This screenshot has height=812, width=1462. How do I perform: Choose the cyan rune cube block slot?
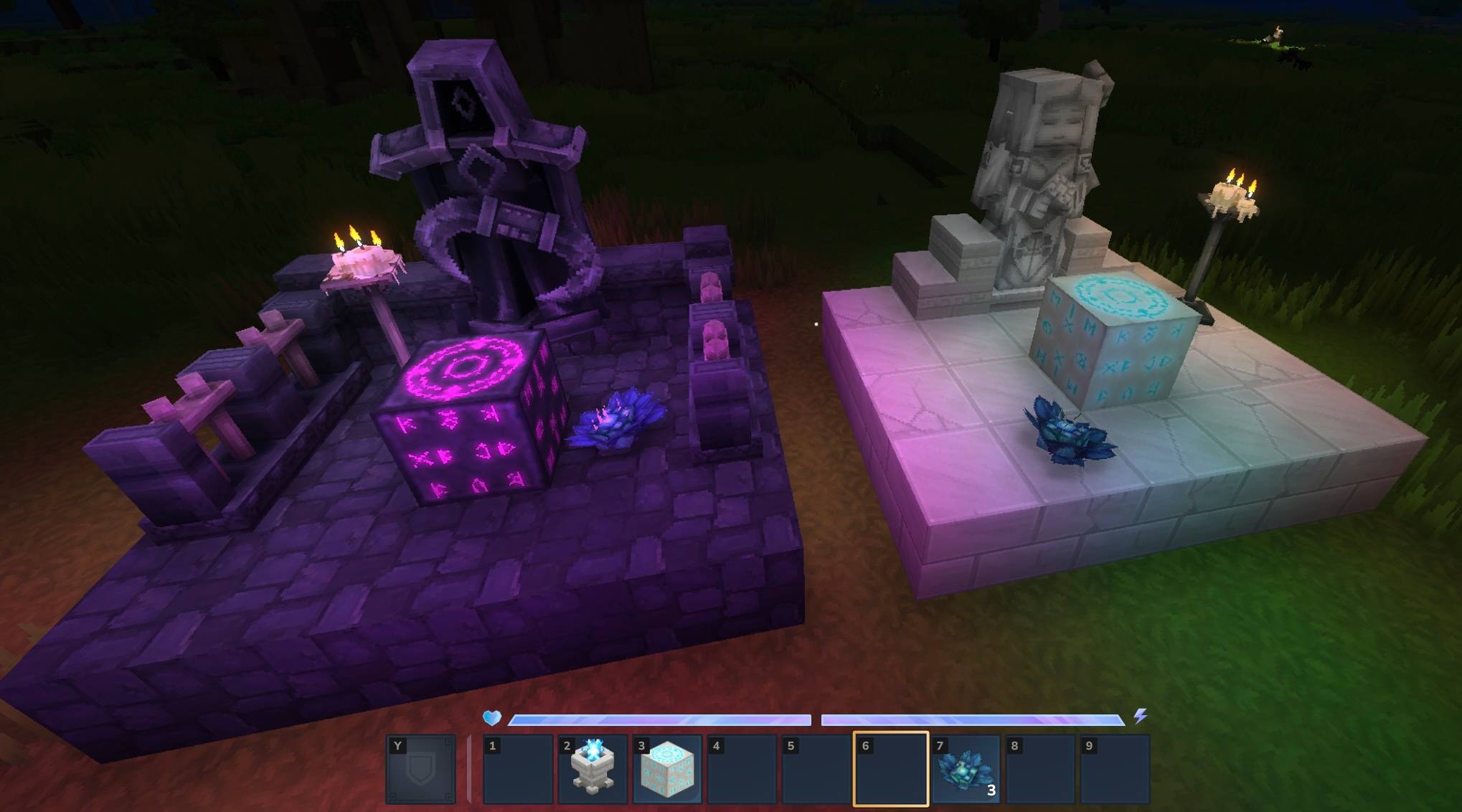(667, 769)
